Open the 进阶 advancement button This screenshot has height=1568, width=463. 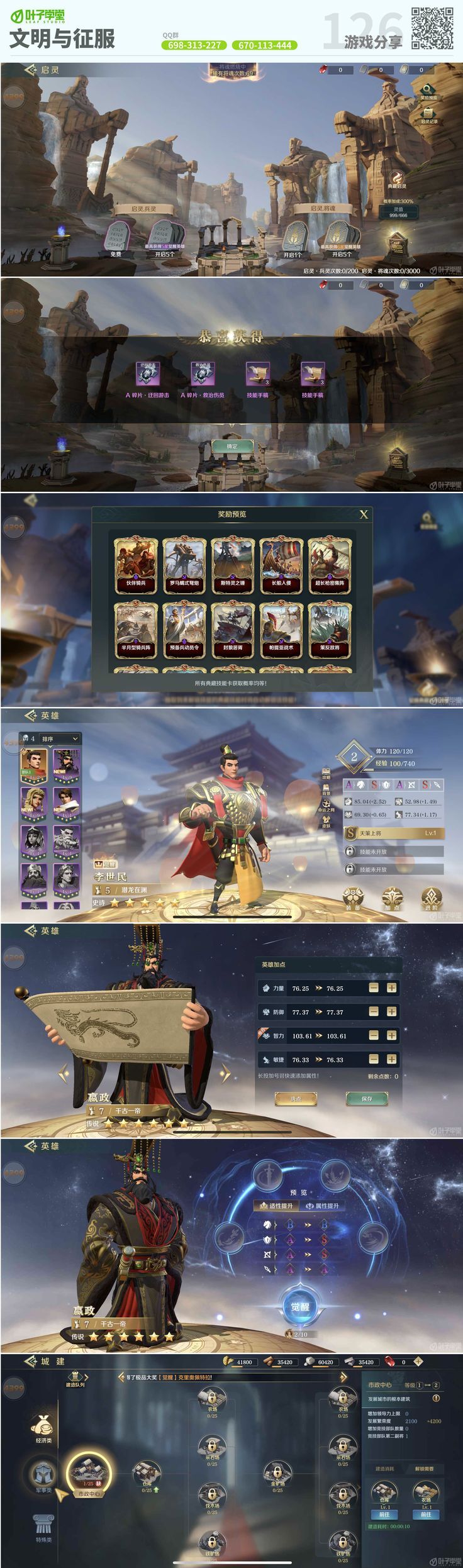(431, 897)
